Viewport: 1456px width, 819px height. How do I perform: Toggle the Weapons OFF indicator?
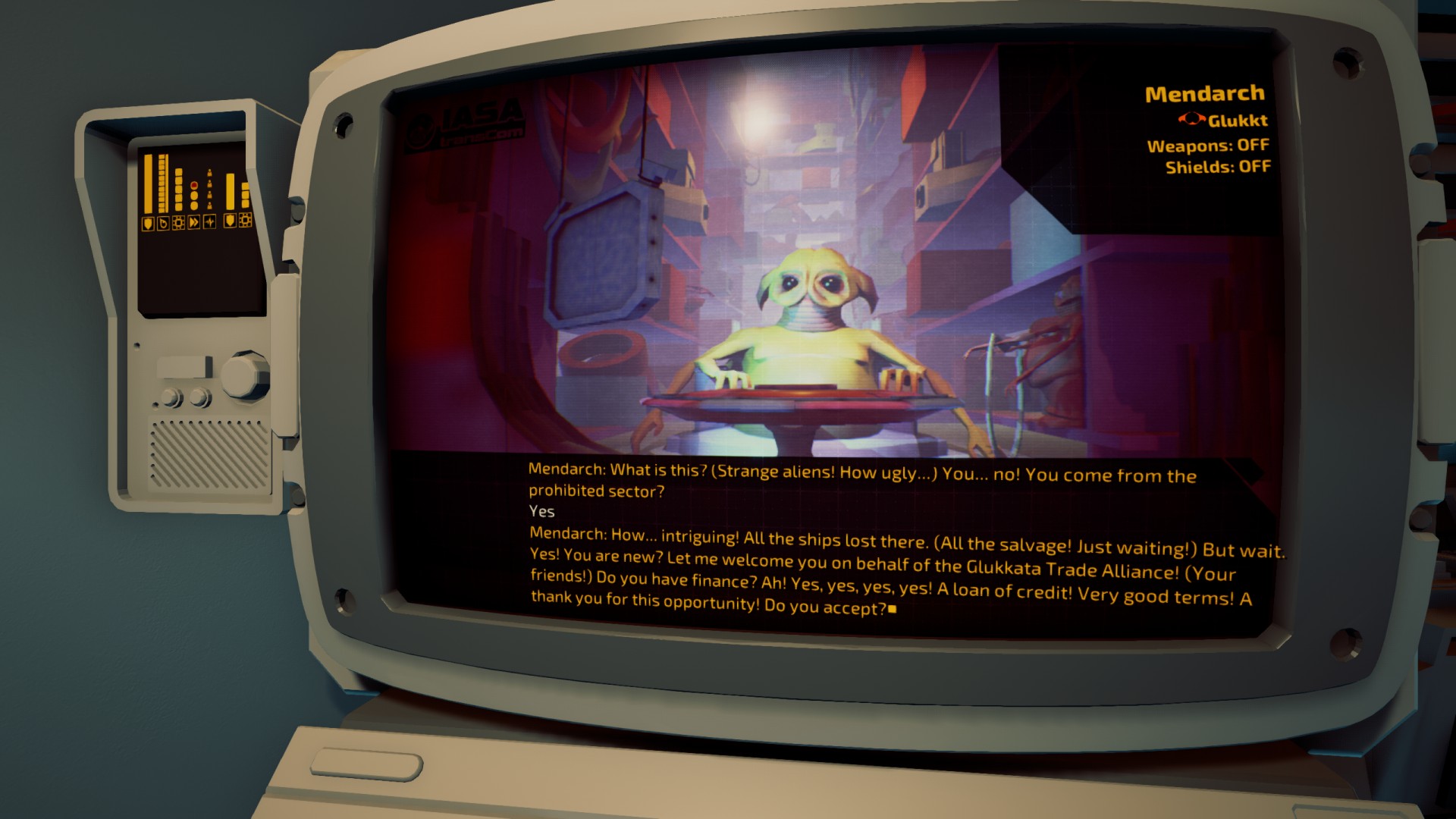coord(1209,144)
